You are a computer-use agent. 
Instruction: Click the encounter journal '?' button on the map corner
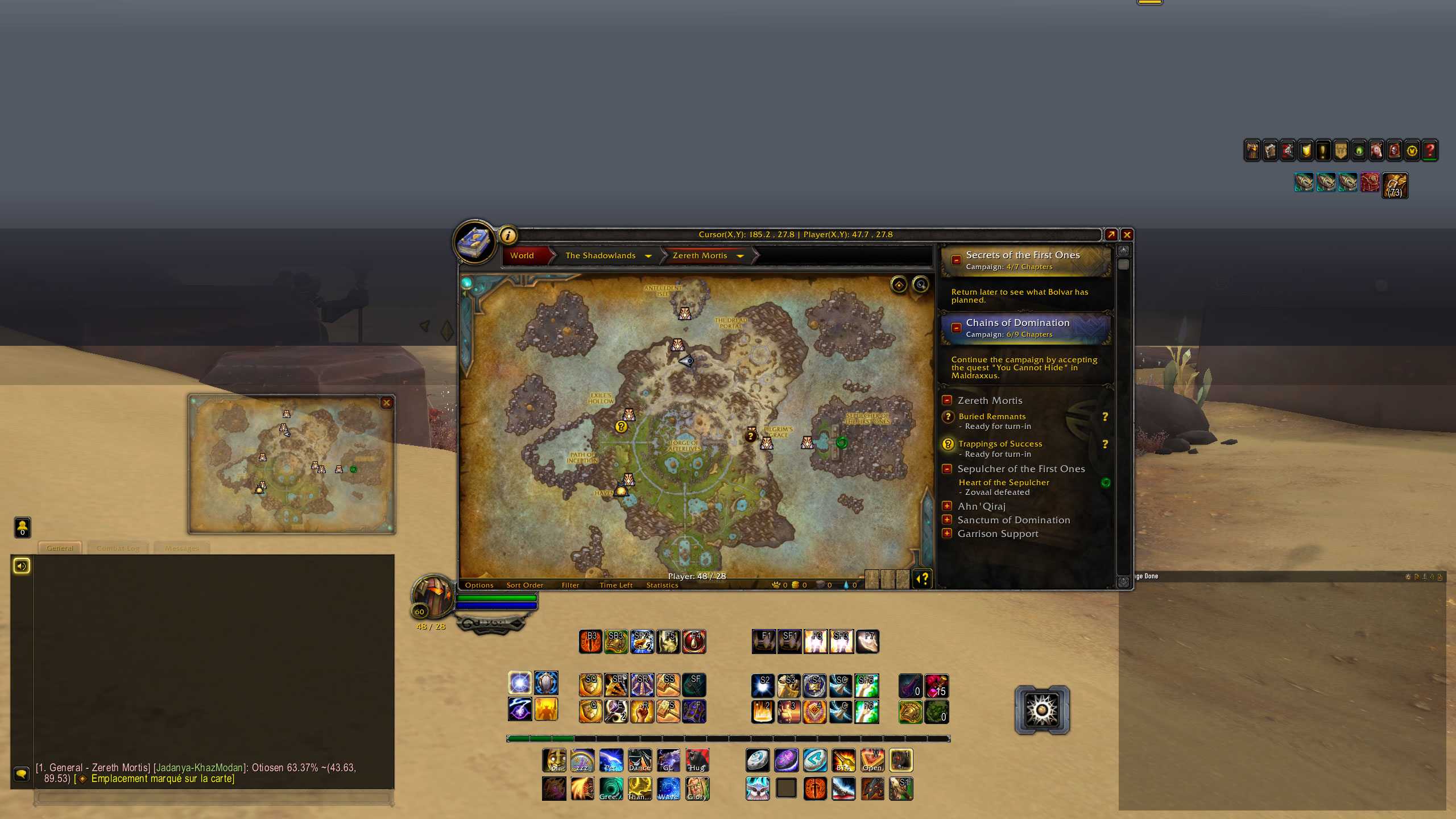[x=922, y=579]
